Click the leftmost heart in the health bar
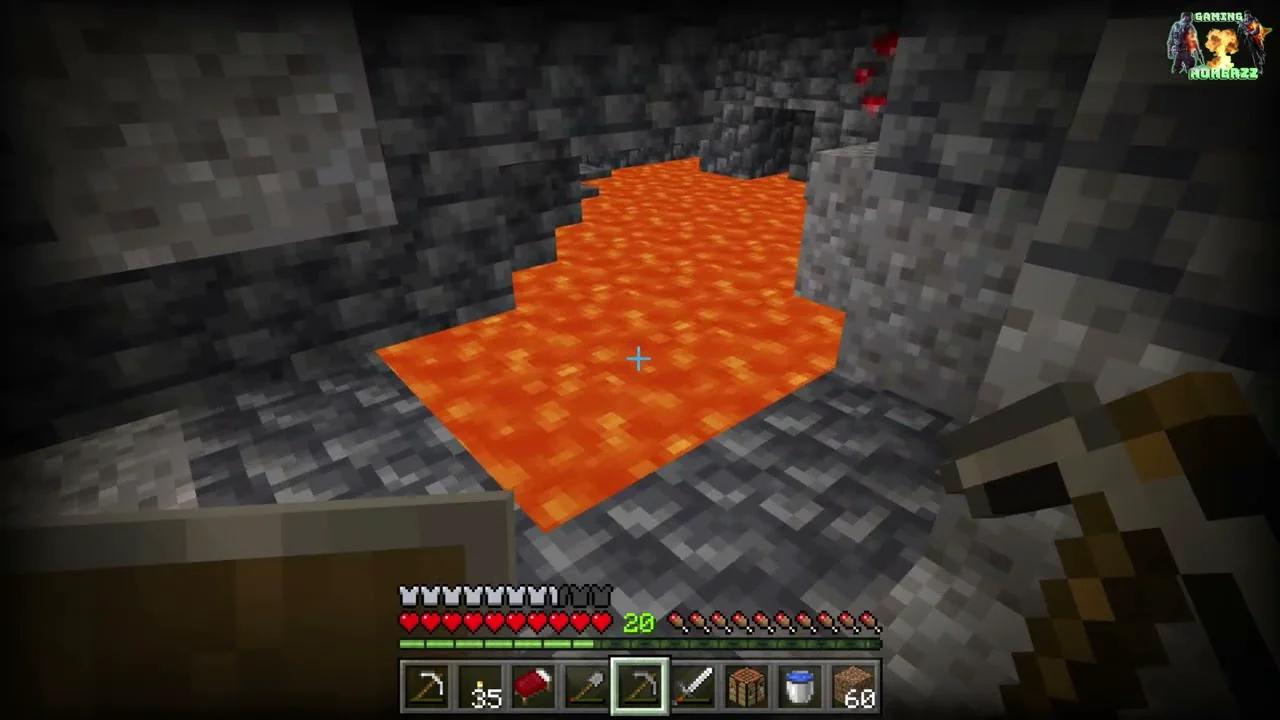This screenshot has height=720, width=1280. (408, 622)
